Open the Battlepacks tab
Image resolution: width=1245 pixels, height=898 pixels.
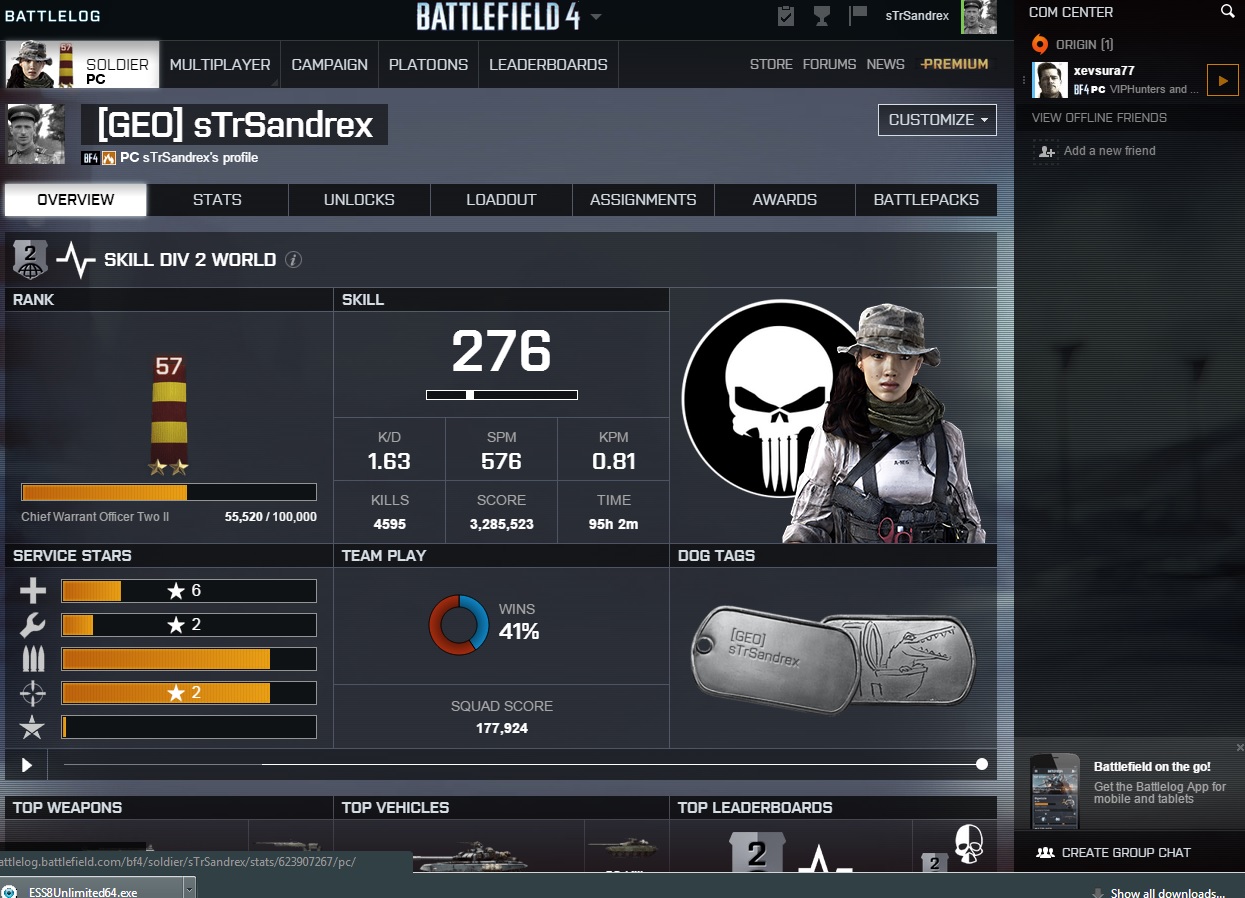point(926,200)
